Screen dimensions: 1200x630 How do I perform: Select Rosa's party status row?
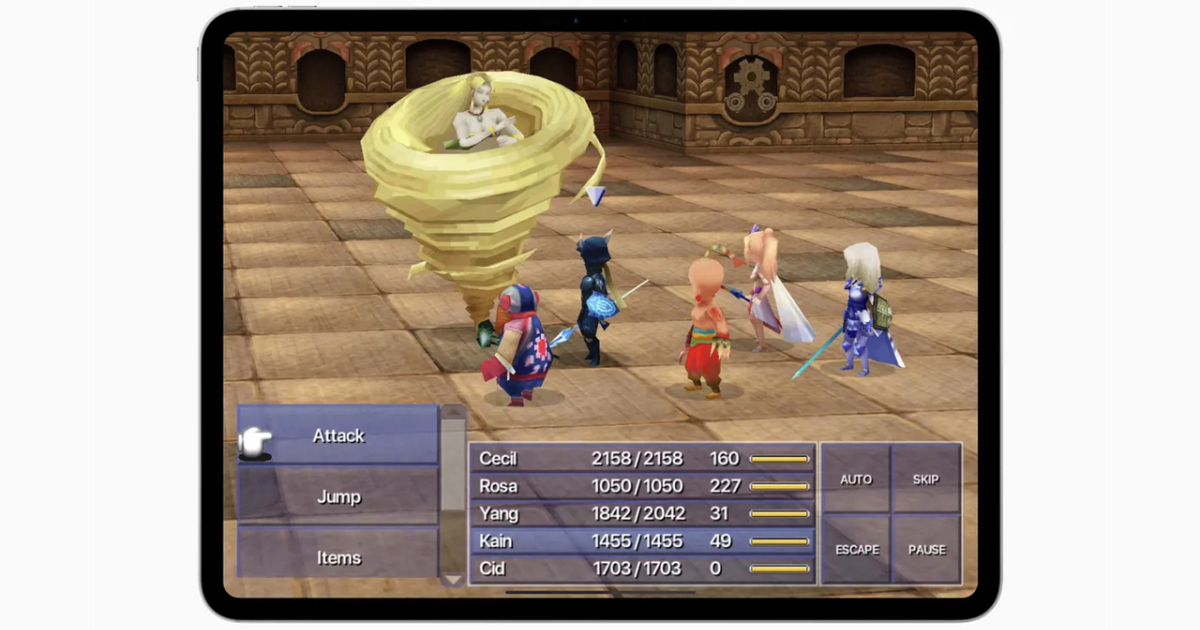click(x=642, y=486)
